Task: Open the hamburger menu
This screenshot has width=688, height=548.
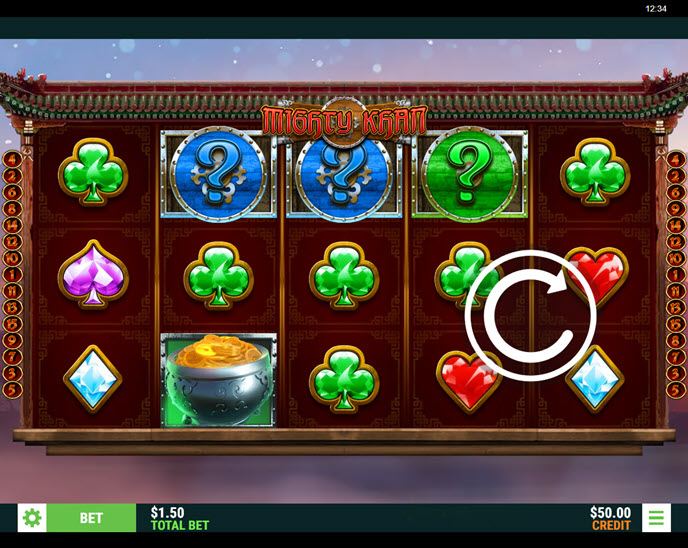Action: point(656,518)
